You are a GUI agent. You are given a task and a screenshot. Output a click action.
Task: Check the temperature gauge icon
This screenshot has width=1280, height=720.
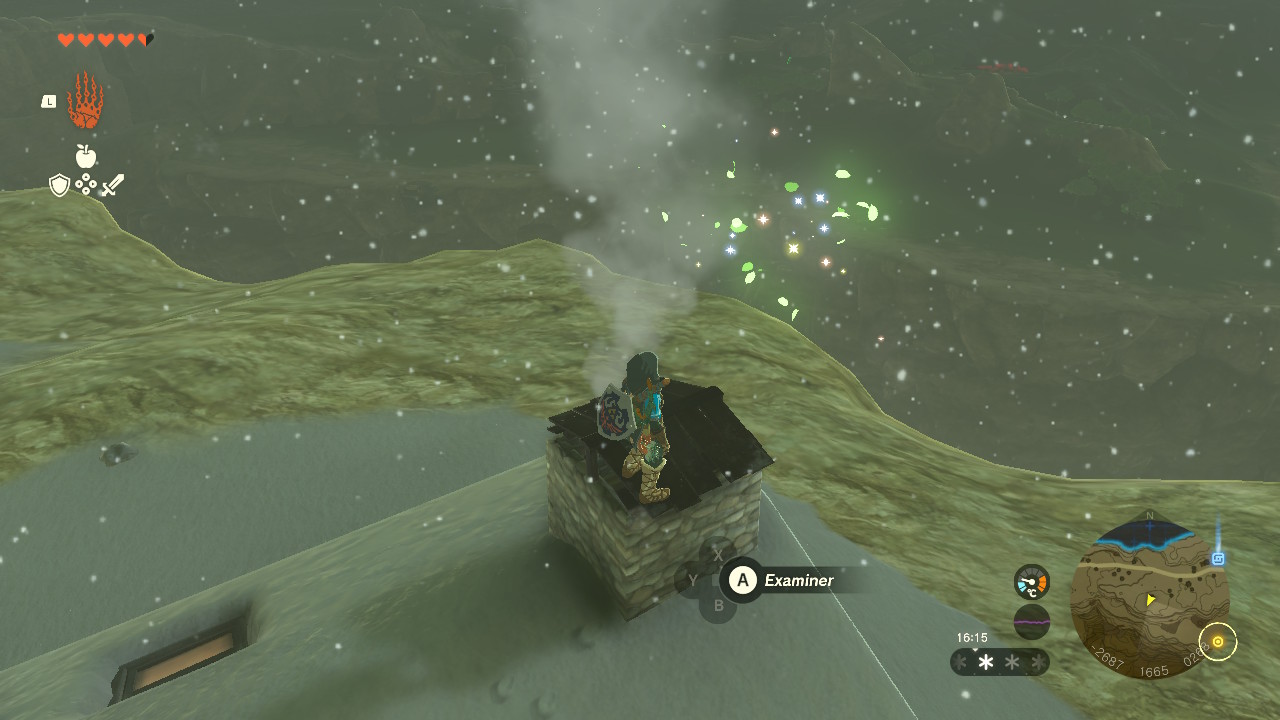[x=1031, y=582]
